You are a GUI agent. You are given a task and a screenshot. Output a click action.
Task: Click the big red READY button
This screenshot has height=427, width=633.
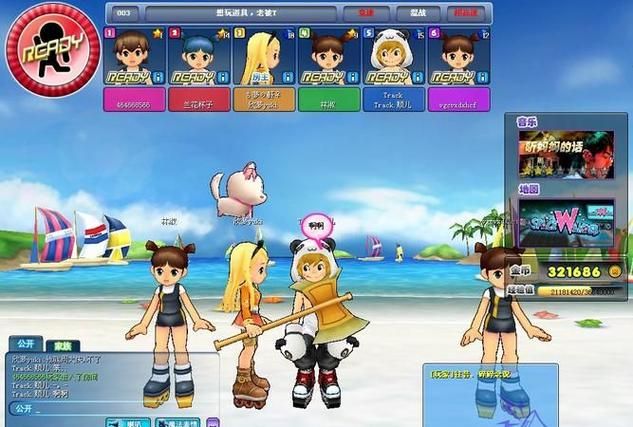tap(38, 49)
